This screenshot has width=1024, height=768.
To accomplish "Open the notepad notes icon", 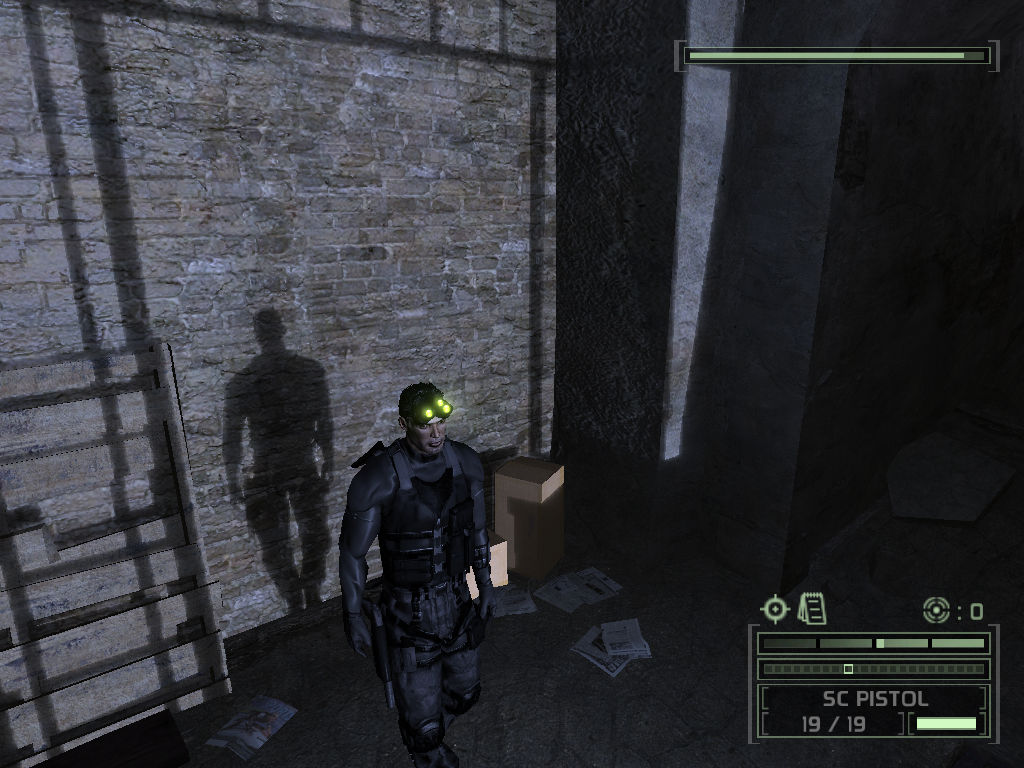I will 813,608.
